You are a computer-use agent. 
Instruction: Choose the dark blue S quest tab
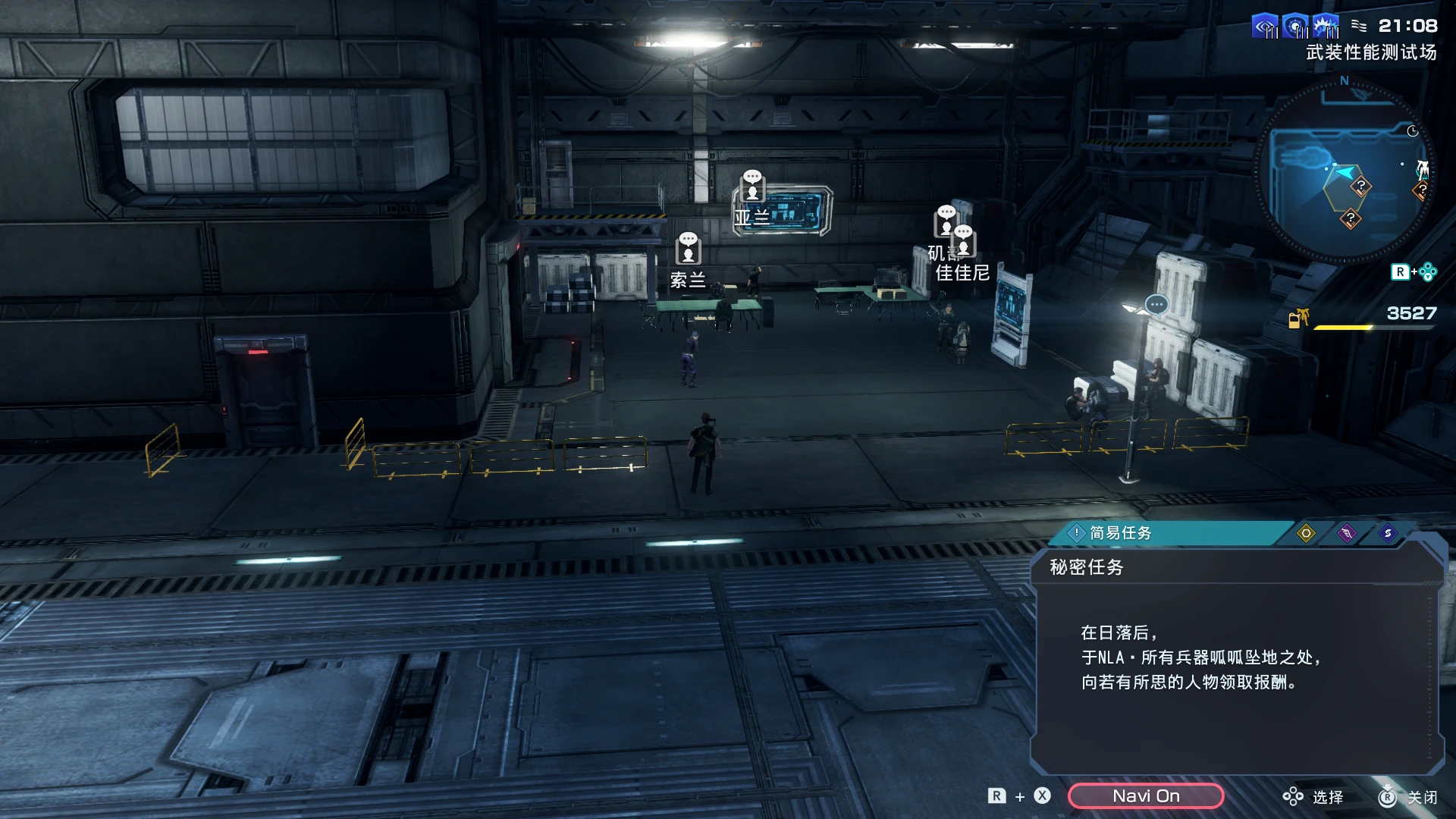coord(1388,533)
